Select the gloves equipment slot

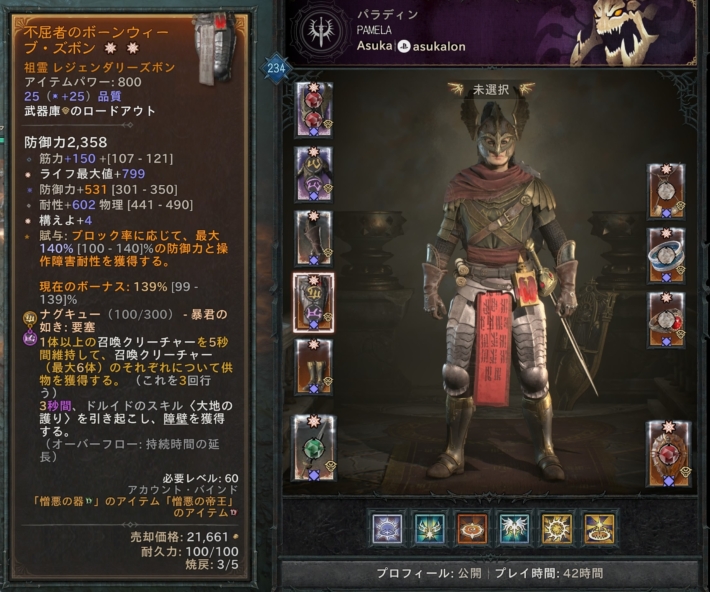pyautogui.click(x=314, y=237)
